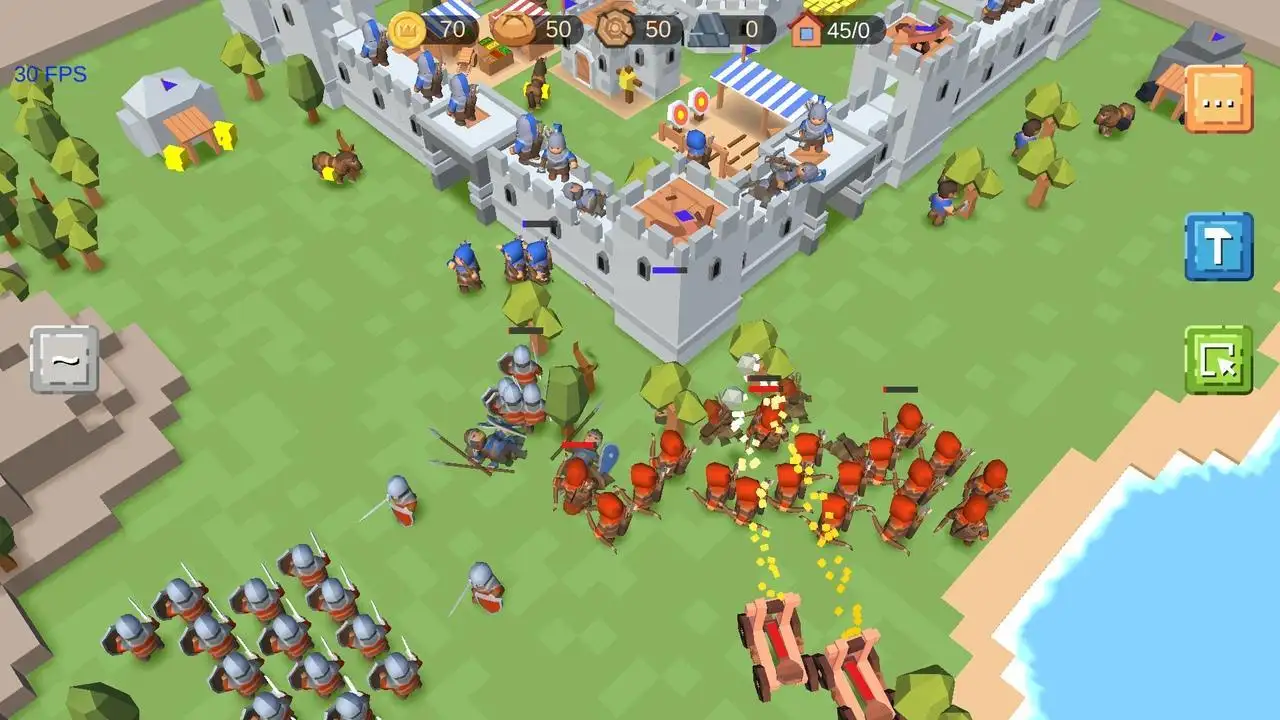This screenshot has height=720, width=1280.
Task: Open the orange ellipsis menu button
Action: tap(1218, 98)
